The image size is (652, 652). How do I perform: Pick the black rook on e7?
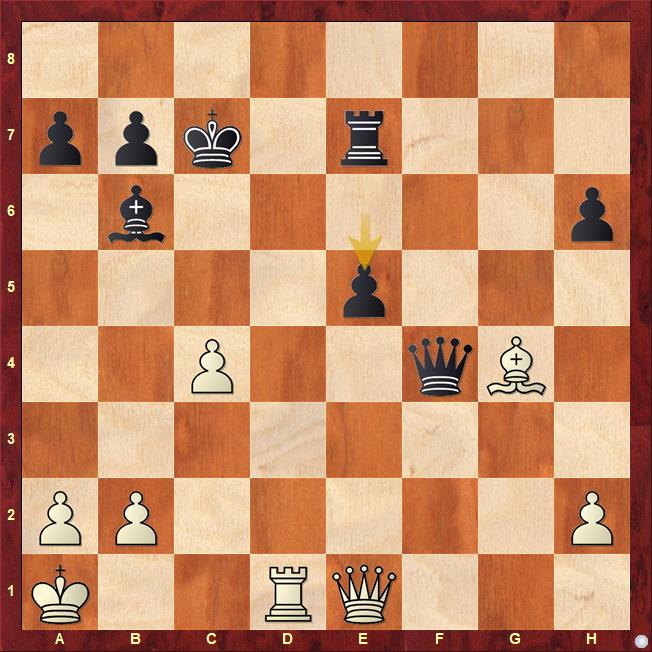coord(364,137)
